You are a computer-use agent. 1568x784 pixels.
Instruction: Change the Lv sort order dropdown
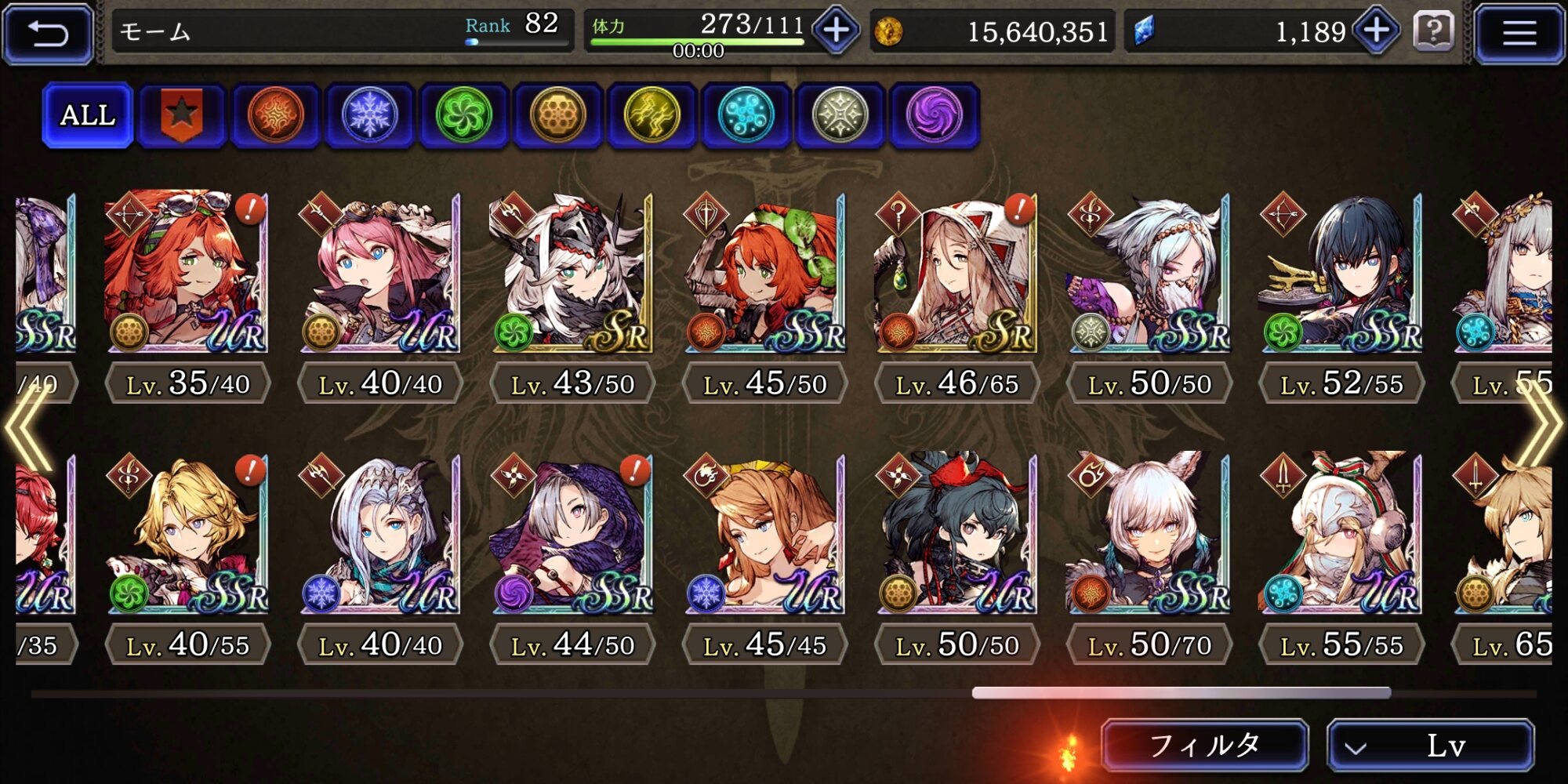tap(1430, 745)
